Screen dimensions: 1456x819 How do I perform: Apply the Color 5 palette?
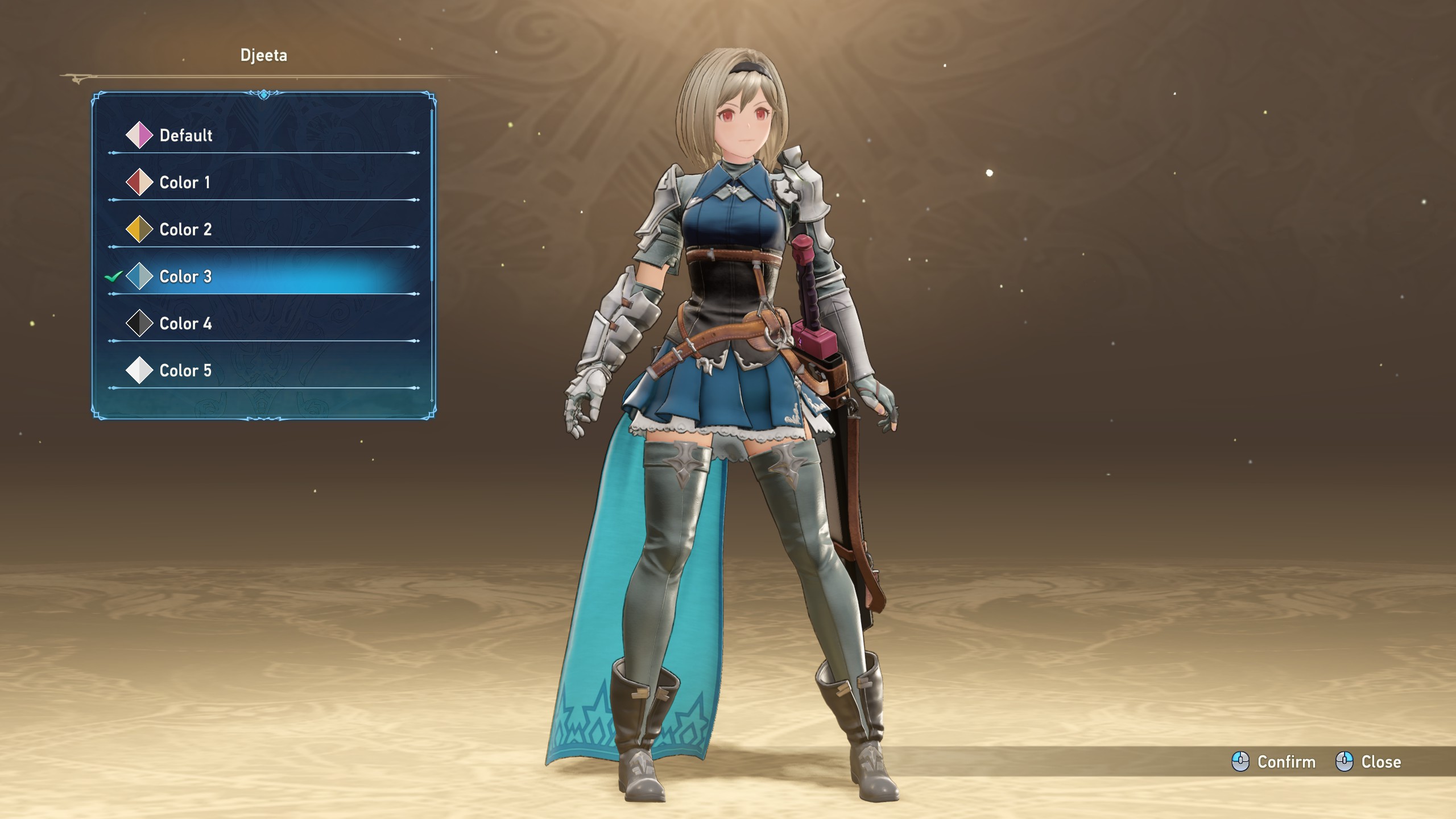click(x=185, y=371)
